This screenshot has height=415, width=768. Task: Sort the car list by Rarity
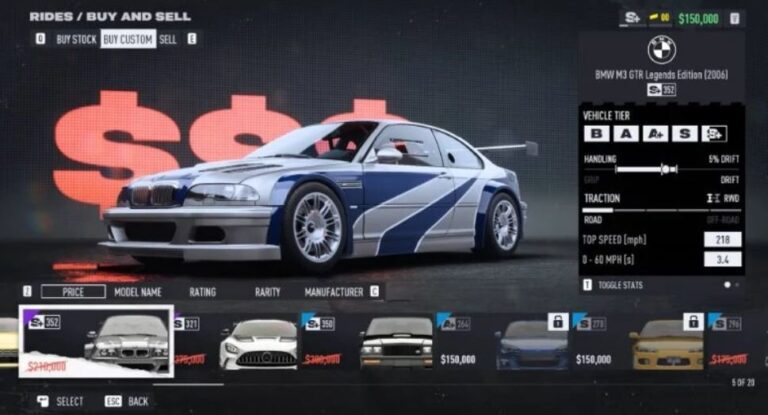point(267,292)
